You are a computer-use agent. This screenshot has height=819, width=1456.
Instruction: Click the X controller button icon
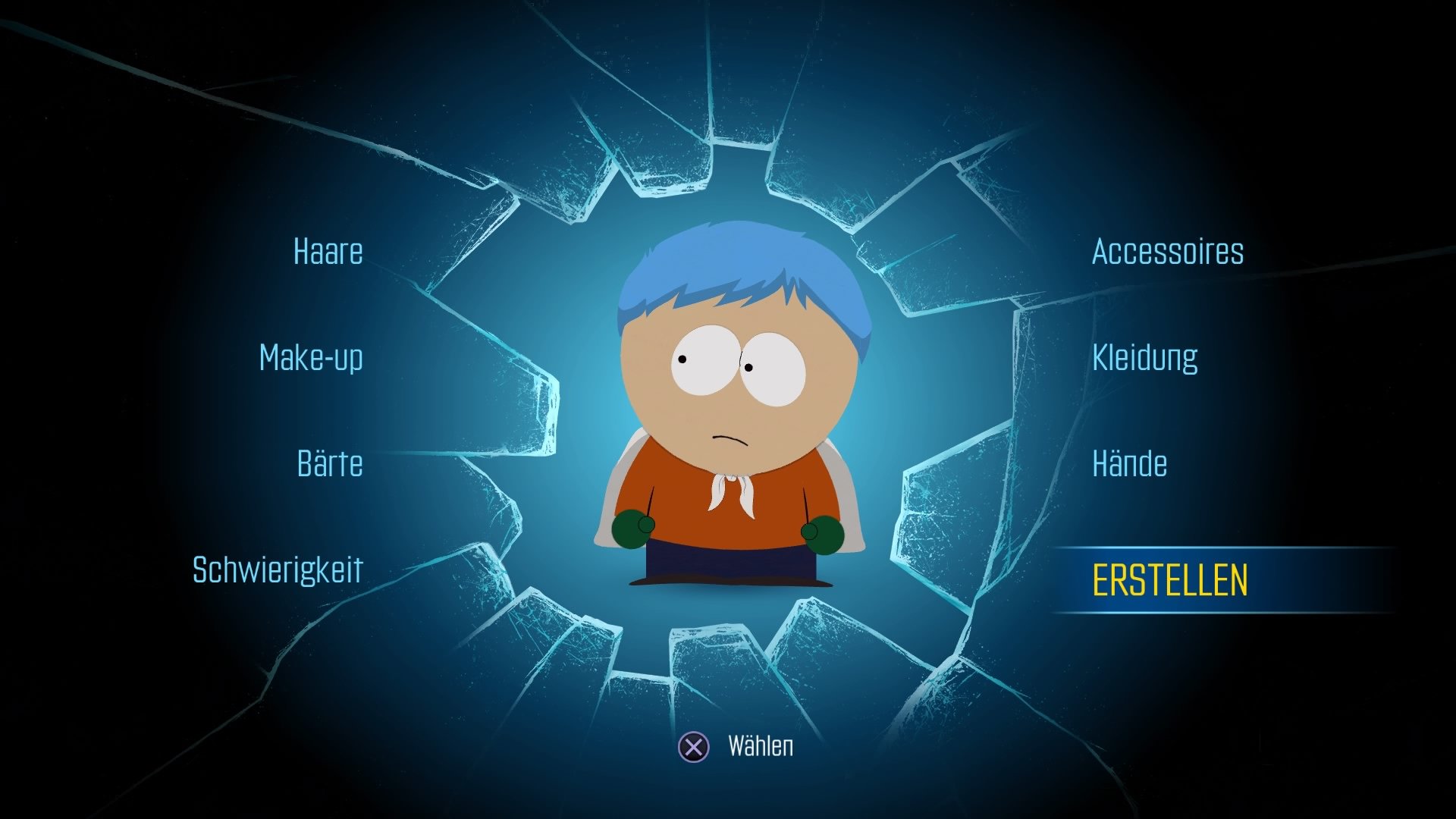pos(692,747)
